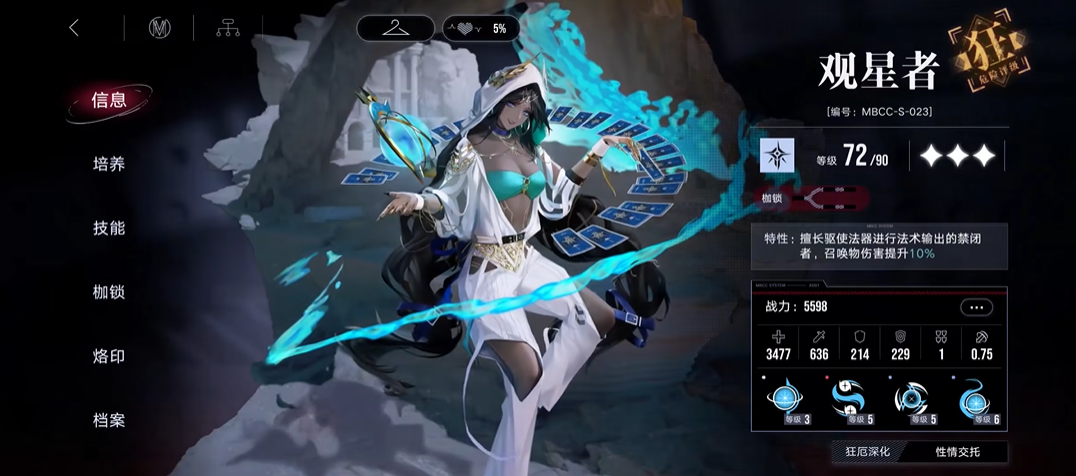This screenshot has width=1076, height=476.
Task: Select the level 3 orb skill icon
Action: tap(786, 402)
